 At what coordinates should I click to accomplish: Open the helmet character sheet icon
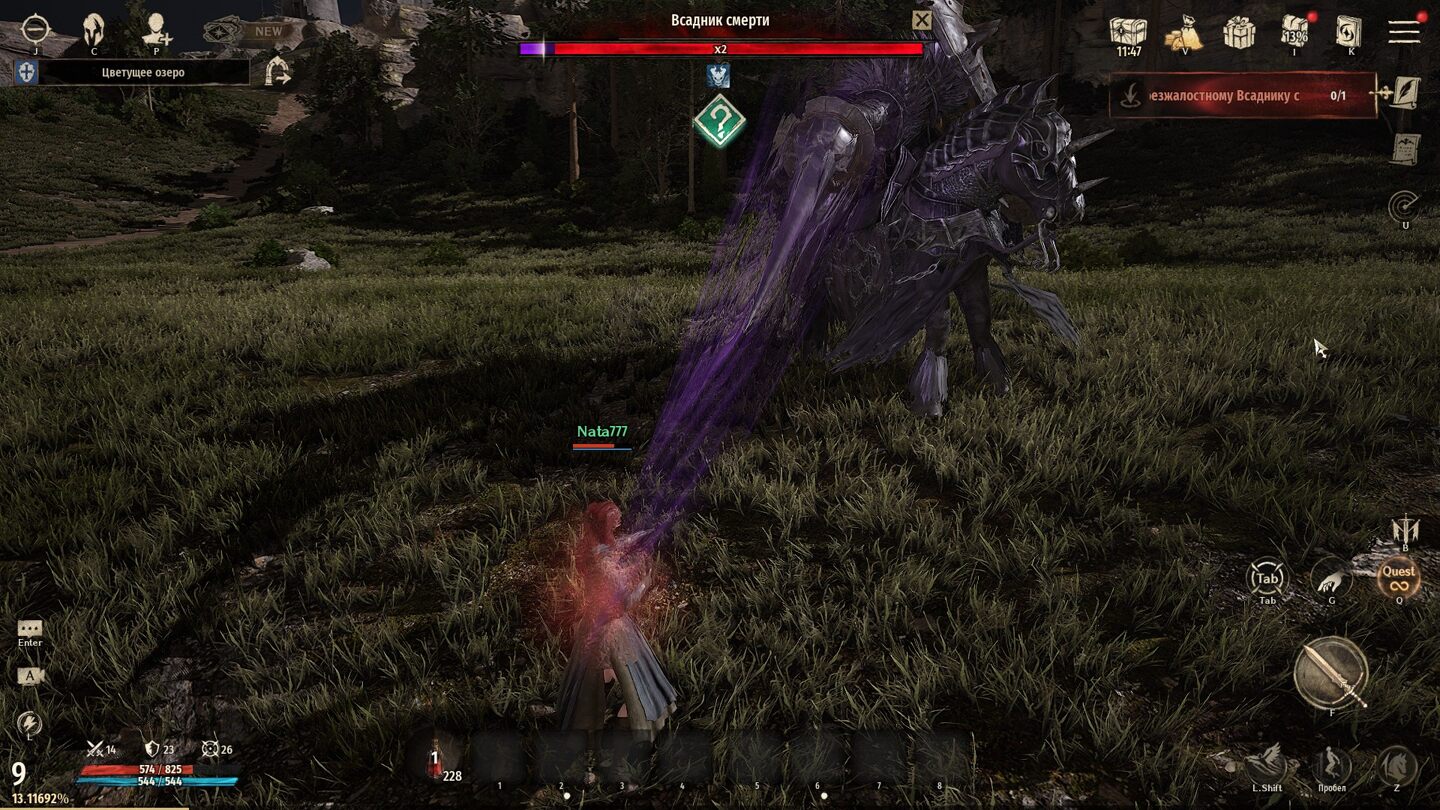point(94,28)
